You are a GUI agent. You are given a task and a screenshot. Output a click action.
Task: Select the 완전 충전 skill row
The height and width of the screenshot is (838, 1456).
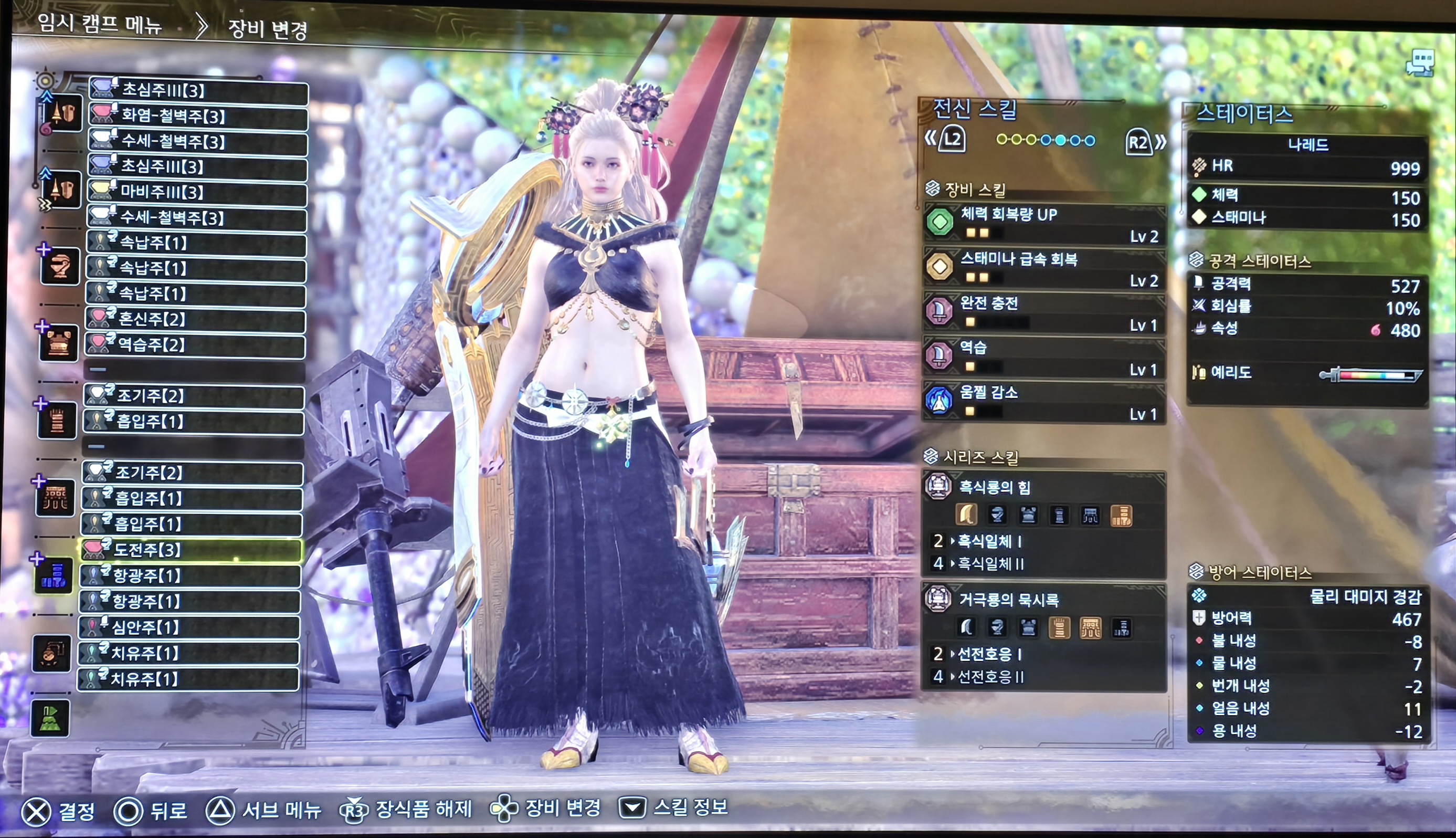pos(1044,312)
